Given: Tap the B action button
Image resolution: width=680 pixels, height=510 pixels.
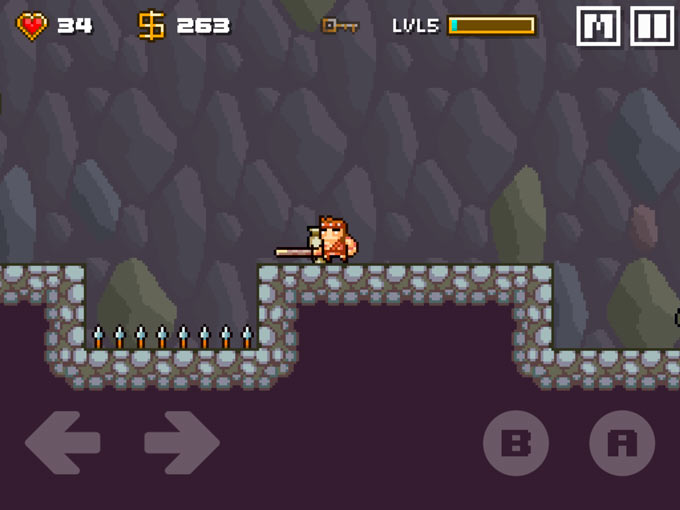Looking at the screenshot, I should 516,442.
